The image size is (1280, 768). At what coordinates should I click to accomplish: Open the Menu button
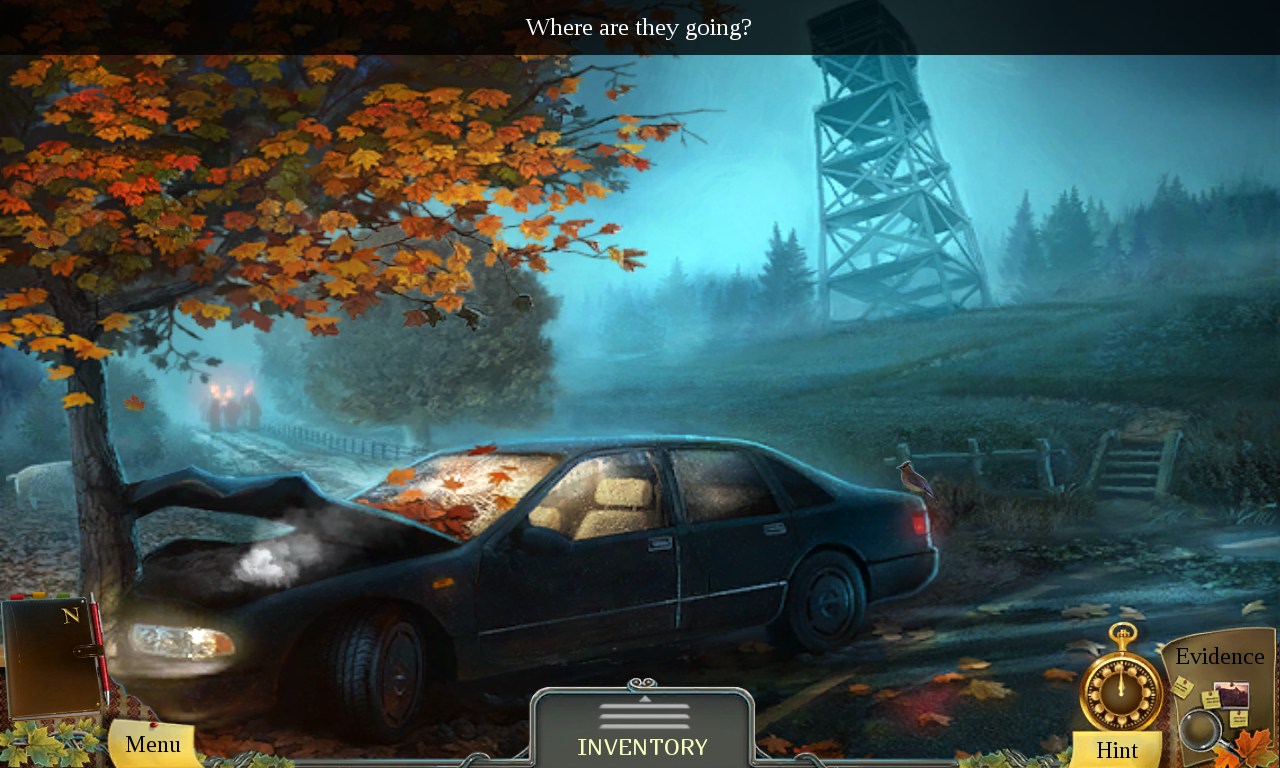[x=153, y=744]
